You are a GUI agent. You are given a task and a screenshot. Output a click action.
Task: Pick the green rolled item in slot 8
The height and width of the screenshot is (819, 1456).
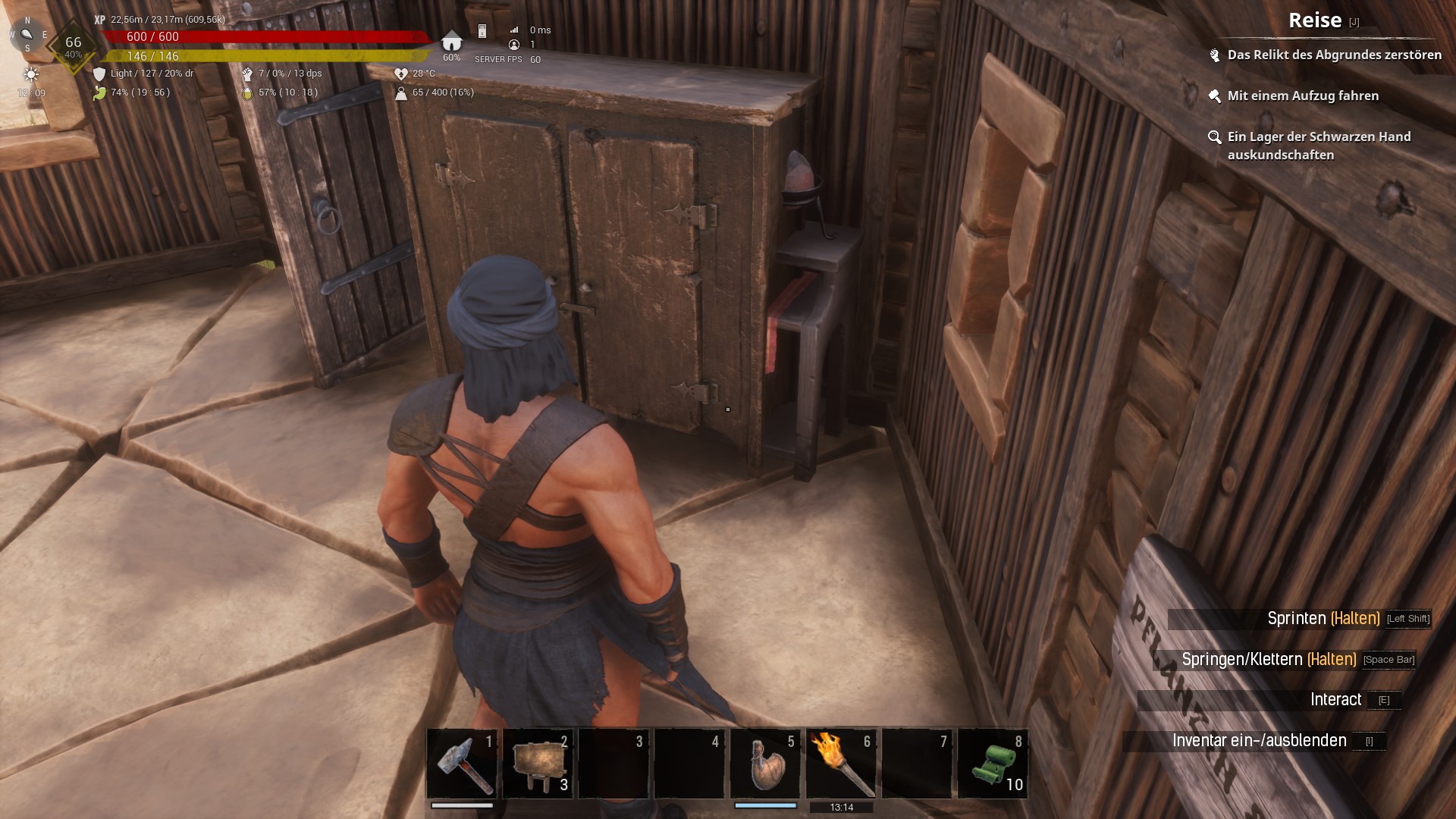click(993, 763)
